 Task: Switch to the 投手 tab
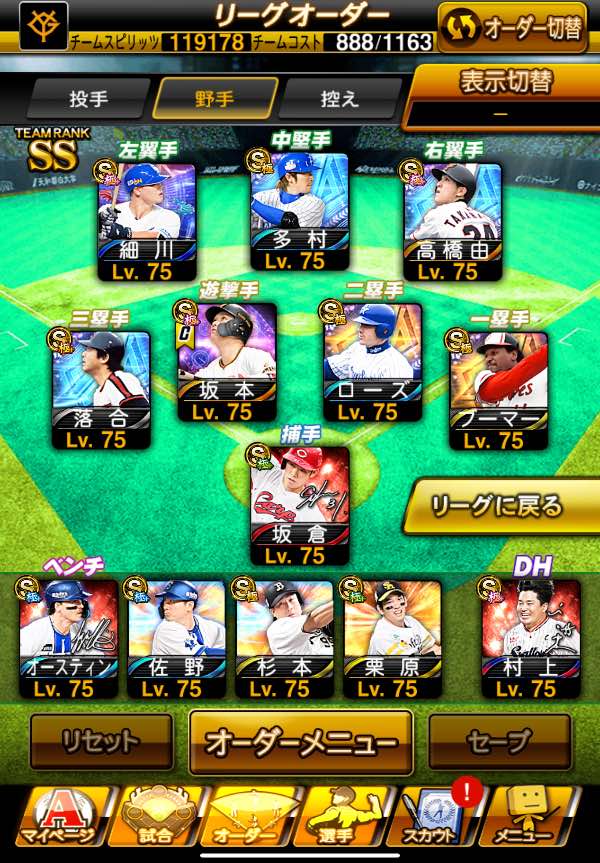[x=89, y=99]
